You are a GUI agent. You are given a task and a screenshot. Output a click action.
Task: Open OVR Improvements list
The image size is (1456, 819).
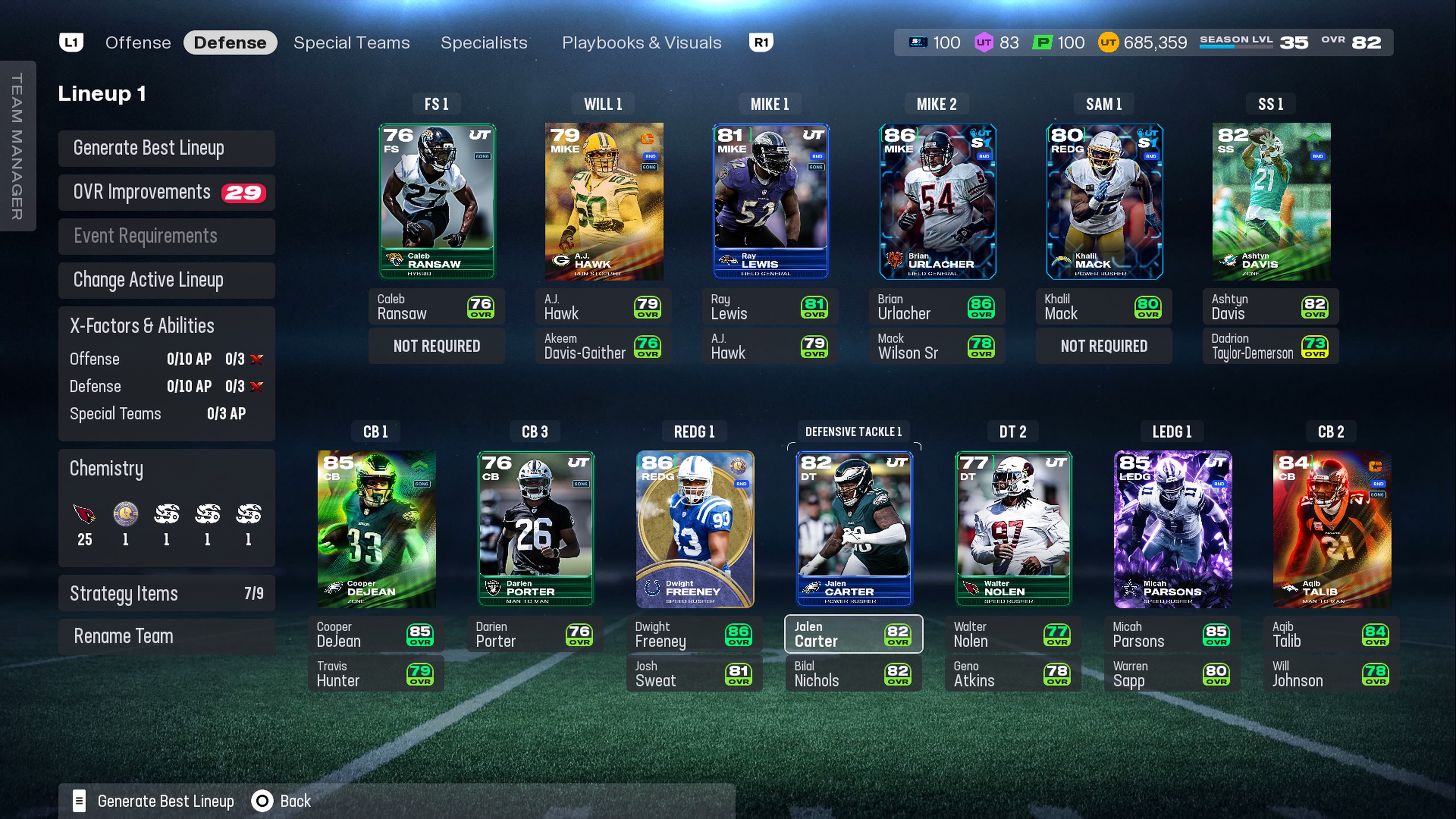166,192
